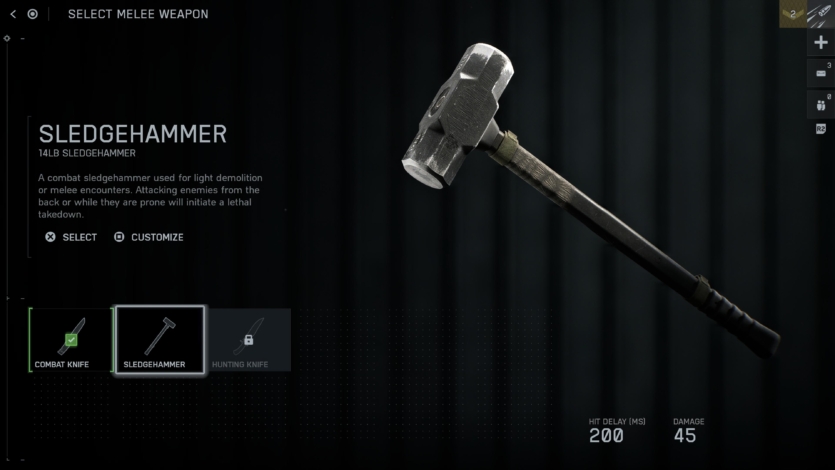
Task: Open the notifications icon showing 3
Action: point(821,72)
